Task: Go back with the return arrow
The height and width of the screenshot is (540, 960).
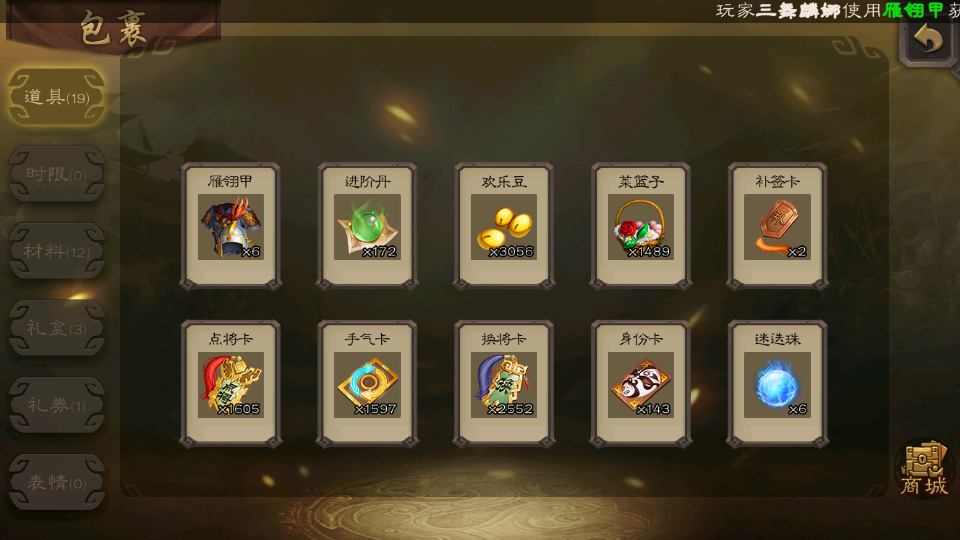Action: (x=929, y=41)
